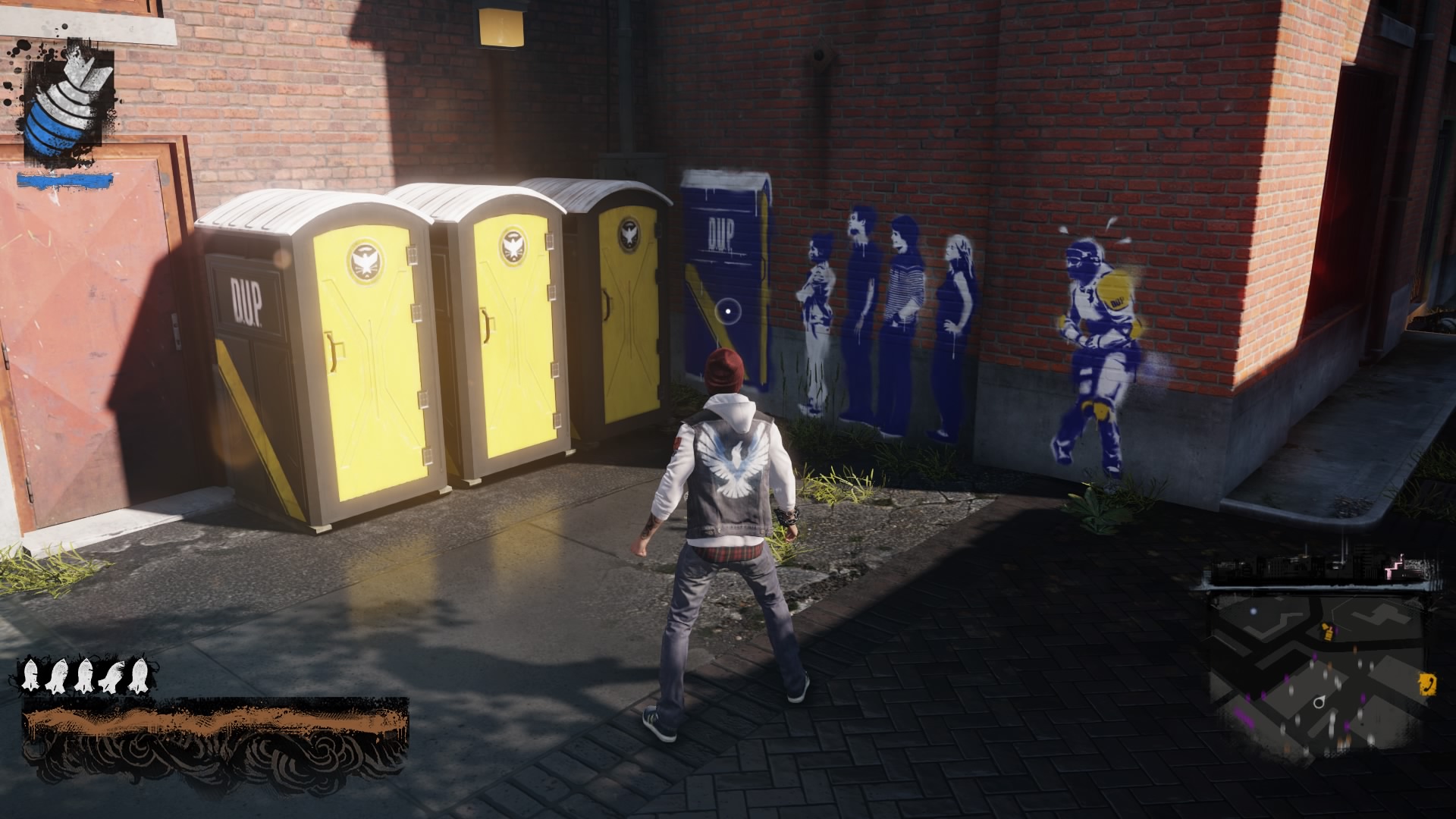This screenshot has width=1456, height=819.
Task: Click the phone call icon on the minimap
Action: (x=1426, y=684)
